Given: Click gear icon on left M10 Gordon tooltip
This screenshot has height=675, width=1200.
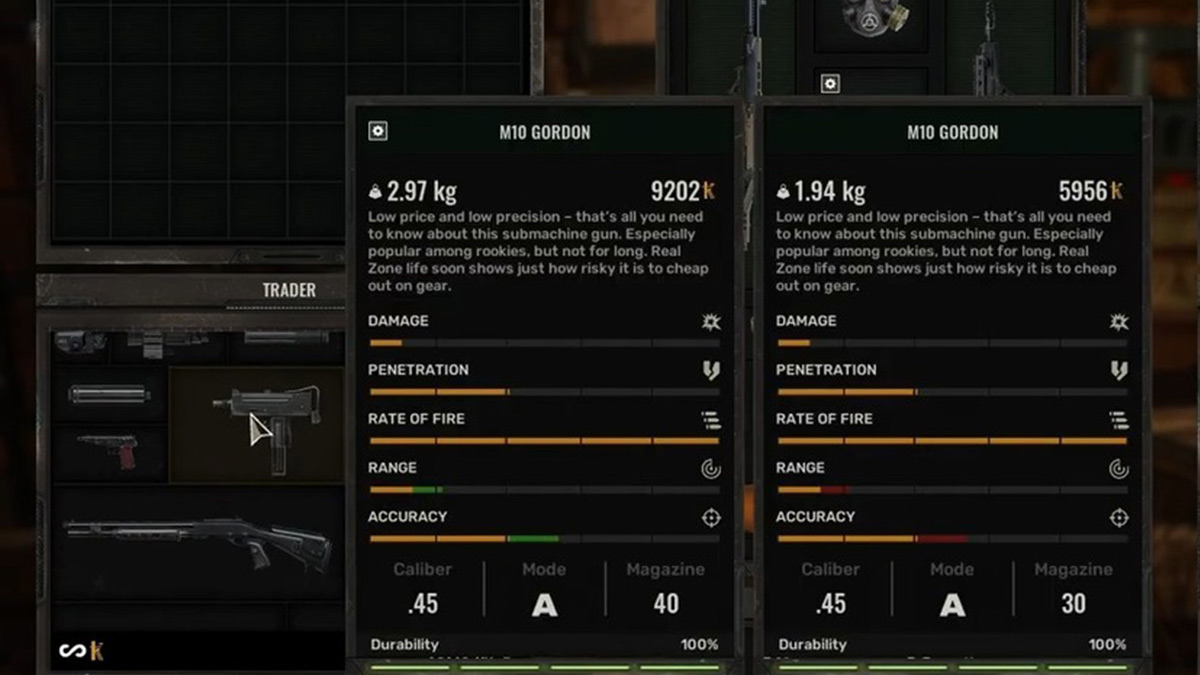Looking at the screenshot, I should click(378, 131).
